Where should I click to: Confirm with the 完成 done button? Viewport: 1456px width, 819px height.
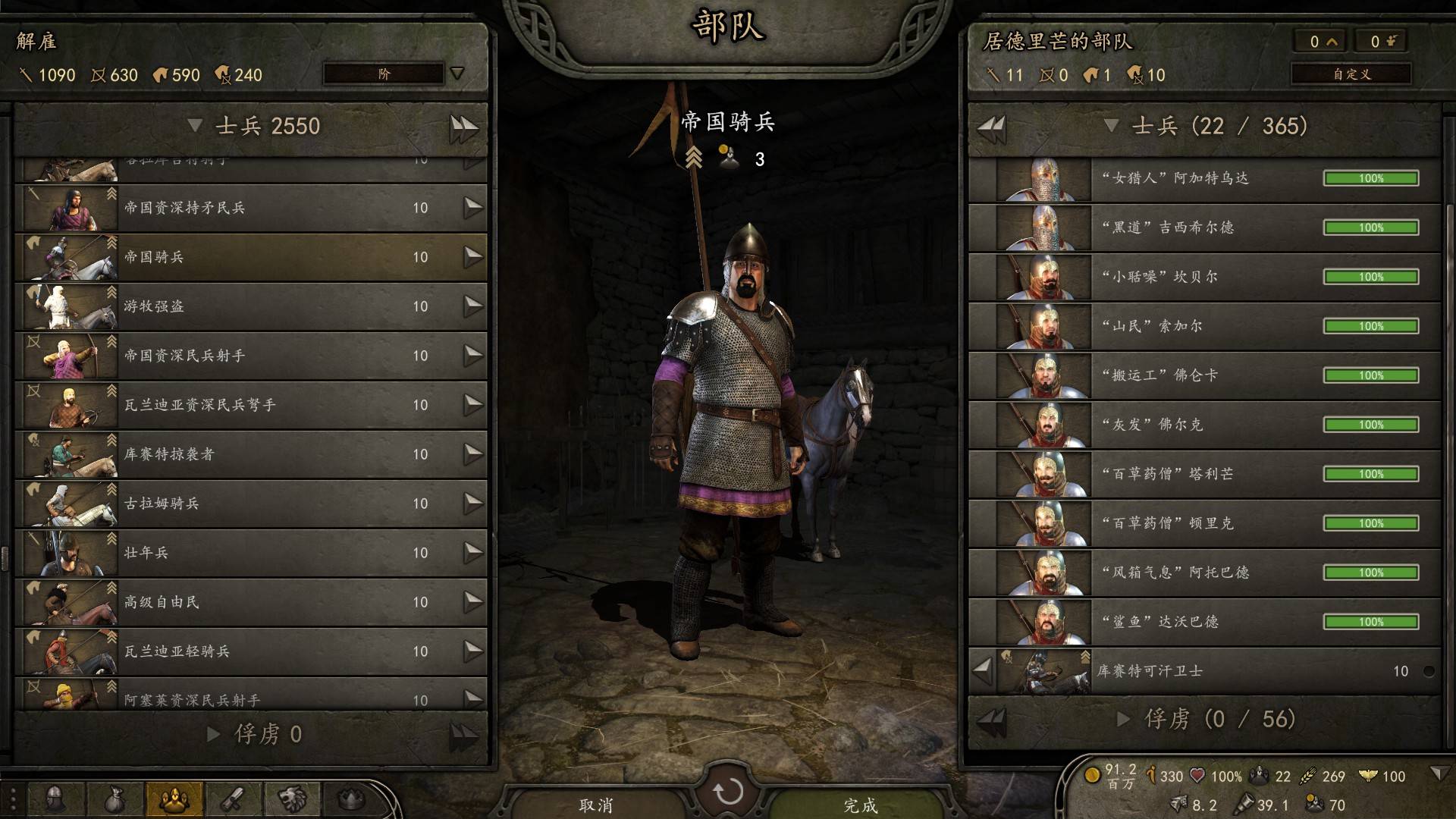point(860,805)
